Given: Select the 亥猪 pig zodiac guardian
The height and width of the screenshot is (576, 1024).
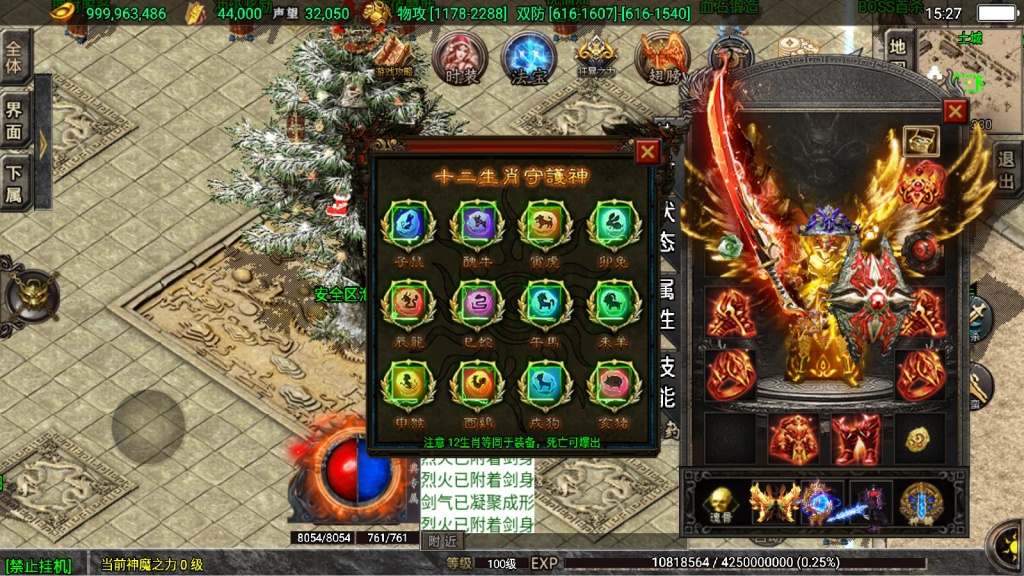Looking at the screenshot, I should point(611,385).
